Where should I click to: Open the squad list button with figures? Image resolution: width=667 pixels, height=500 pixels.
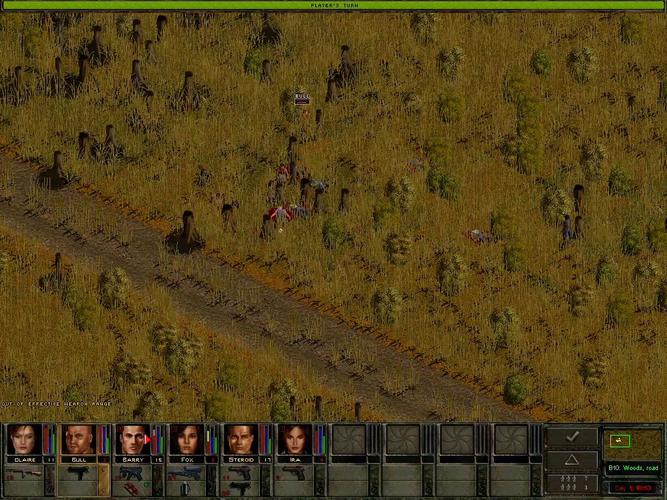click(x=572, y=482)
